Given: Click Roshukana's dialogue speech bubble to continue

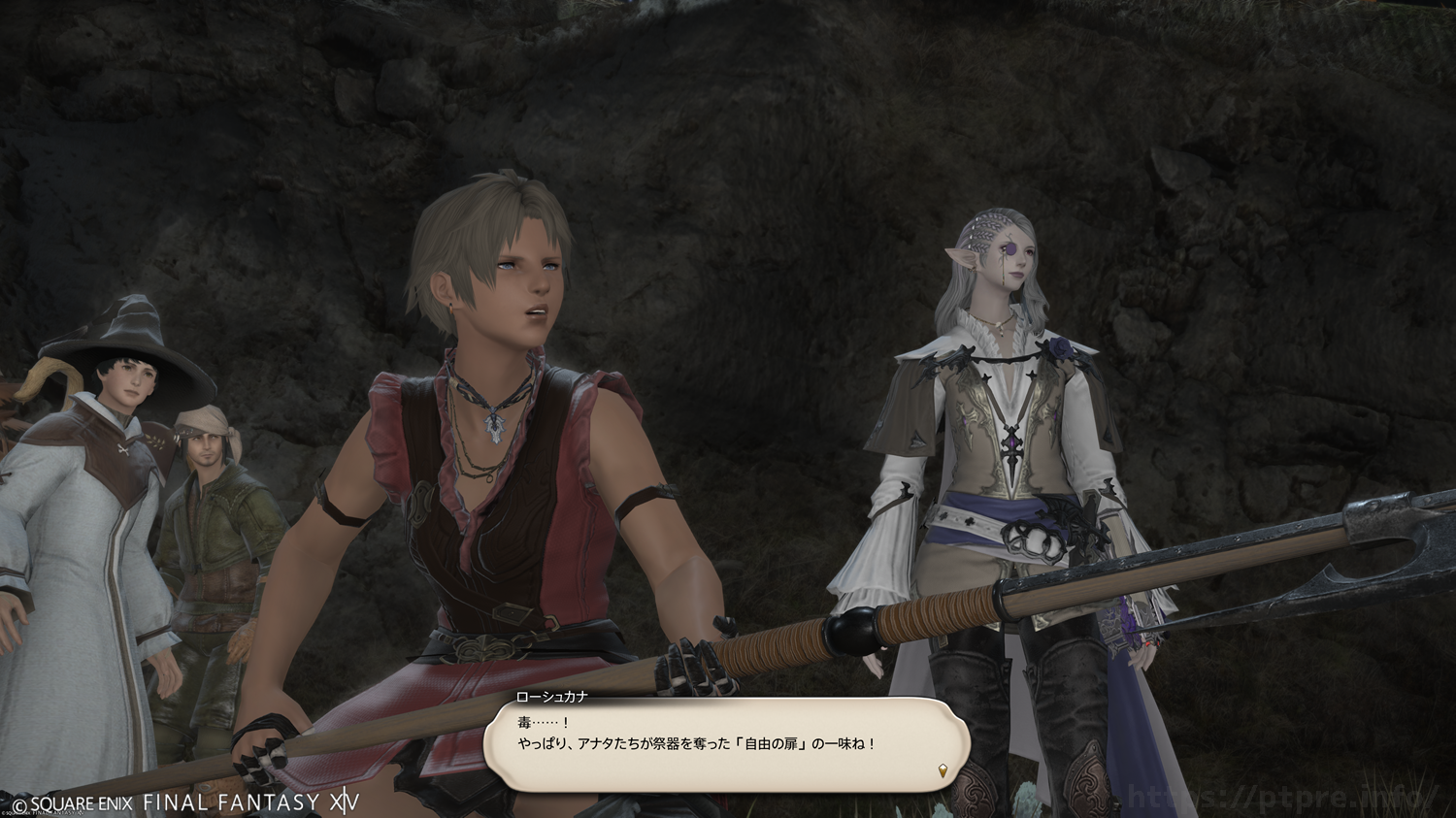Looking at the screenshot, I should 726,744.
